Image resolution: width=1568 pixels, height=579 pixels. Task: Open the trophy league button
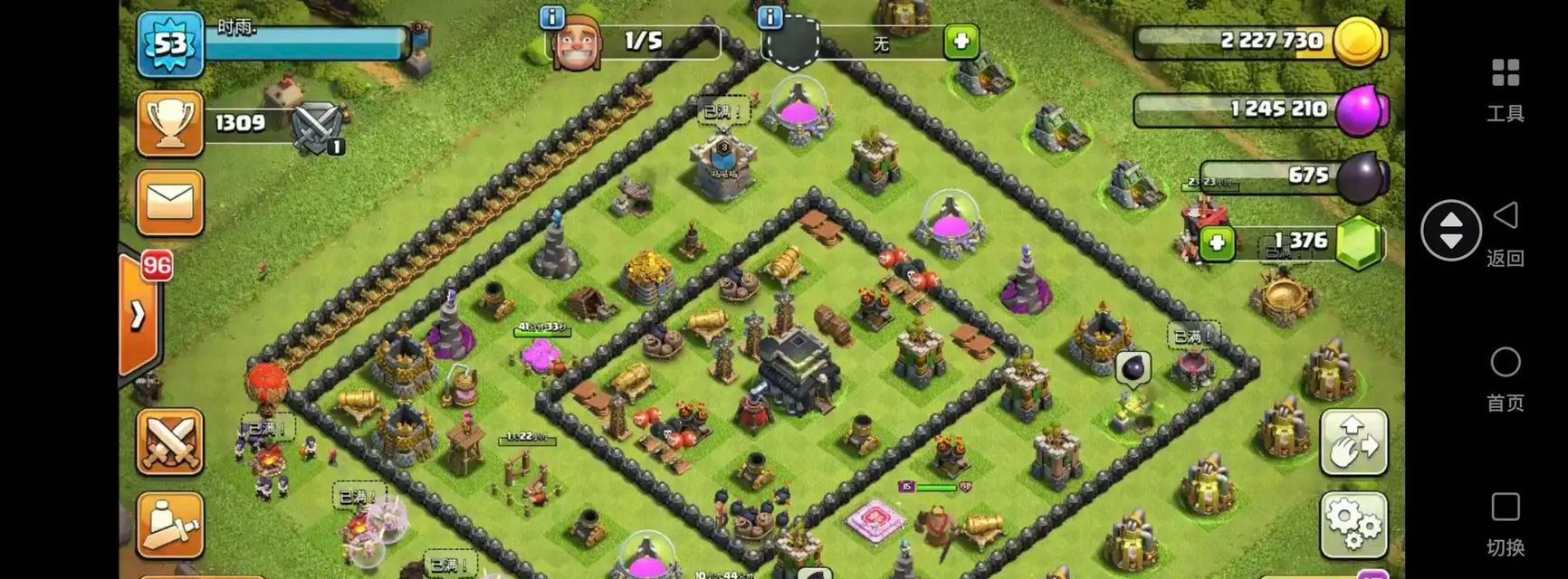(170, 123)
